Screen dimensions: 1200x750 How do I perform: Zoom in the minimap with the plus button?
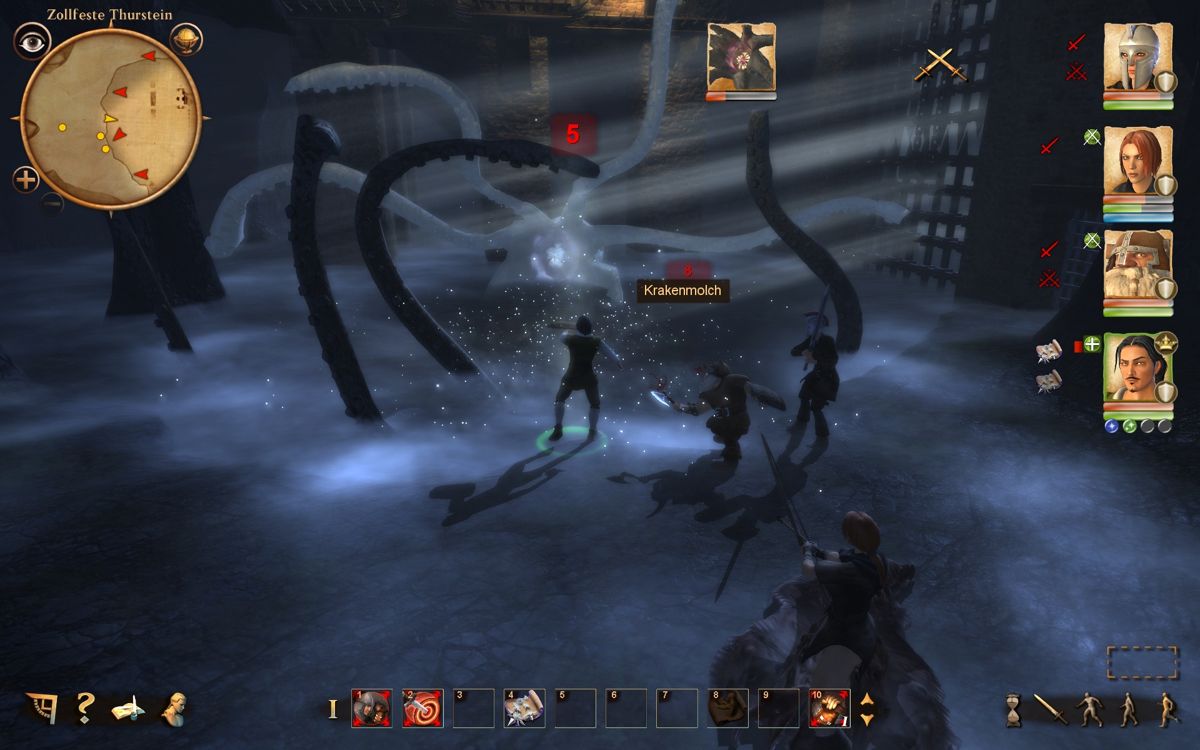(x=26, y=180)
